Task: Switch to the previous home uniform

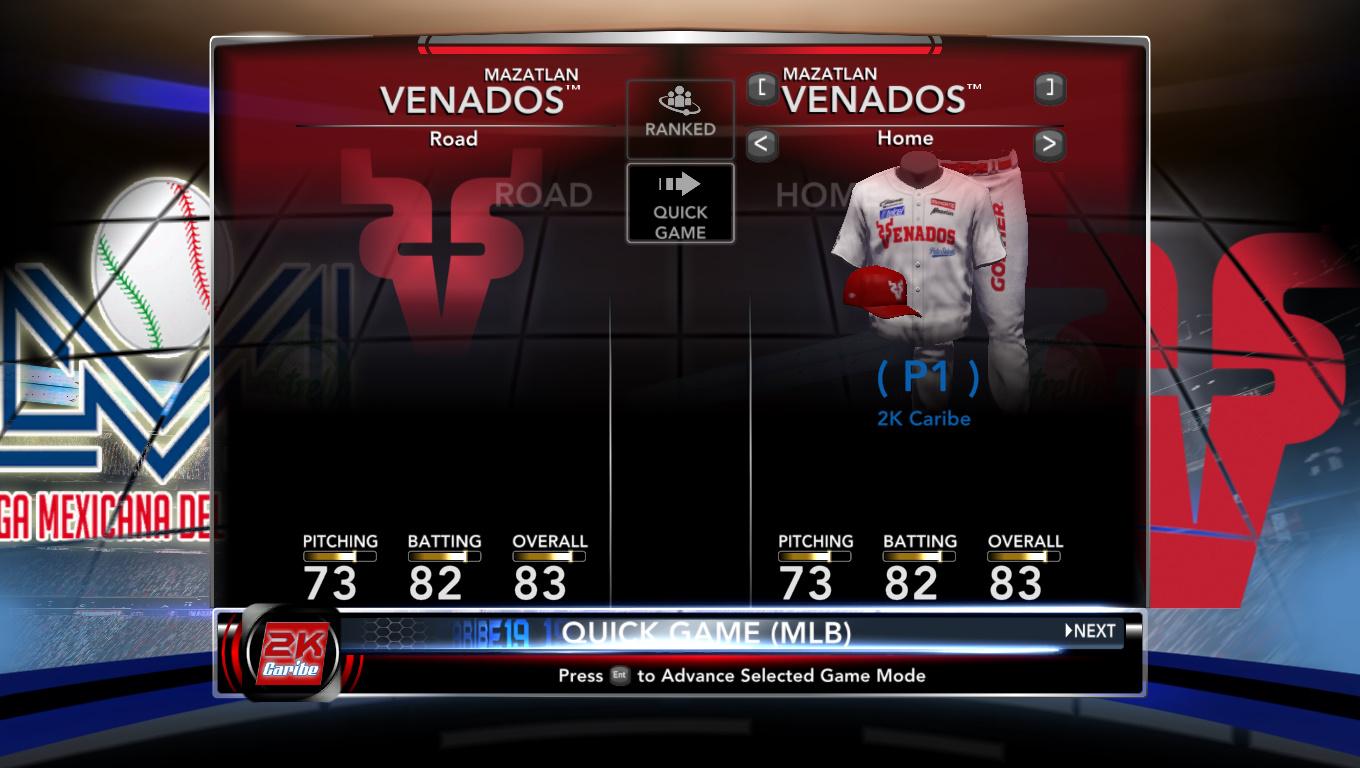Action: (761, 144)
